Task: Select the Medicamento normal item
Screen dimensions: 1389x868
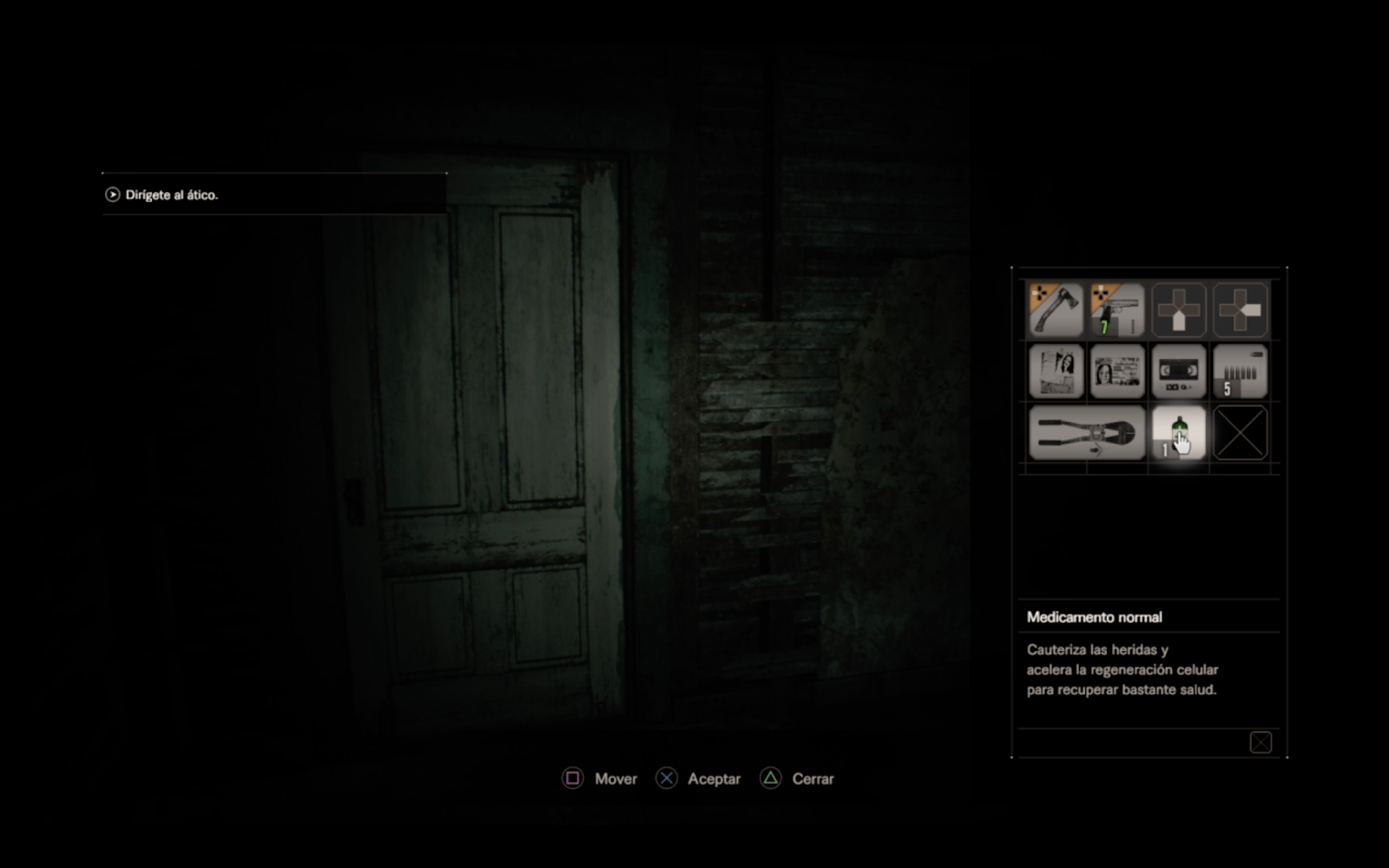Action: [1178, 432]
